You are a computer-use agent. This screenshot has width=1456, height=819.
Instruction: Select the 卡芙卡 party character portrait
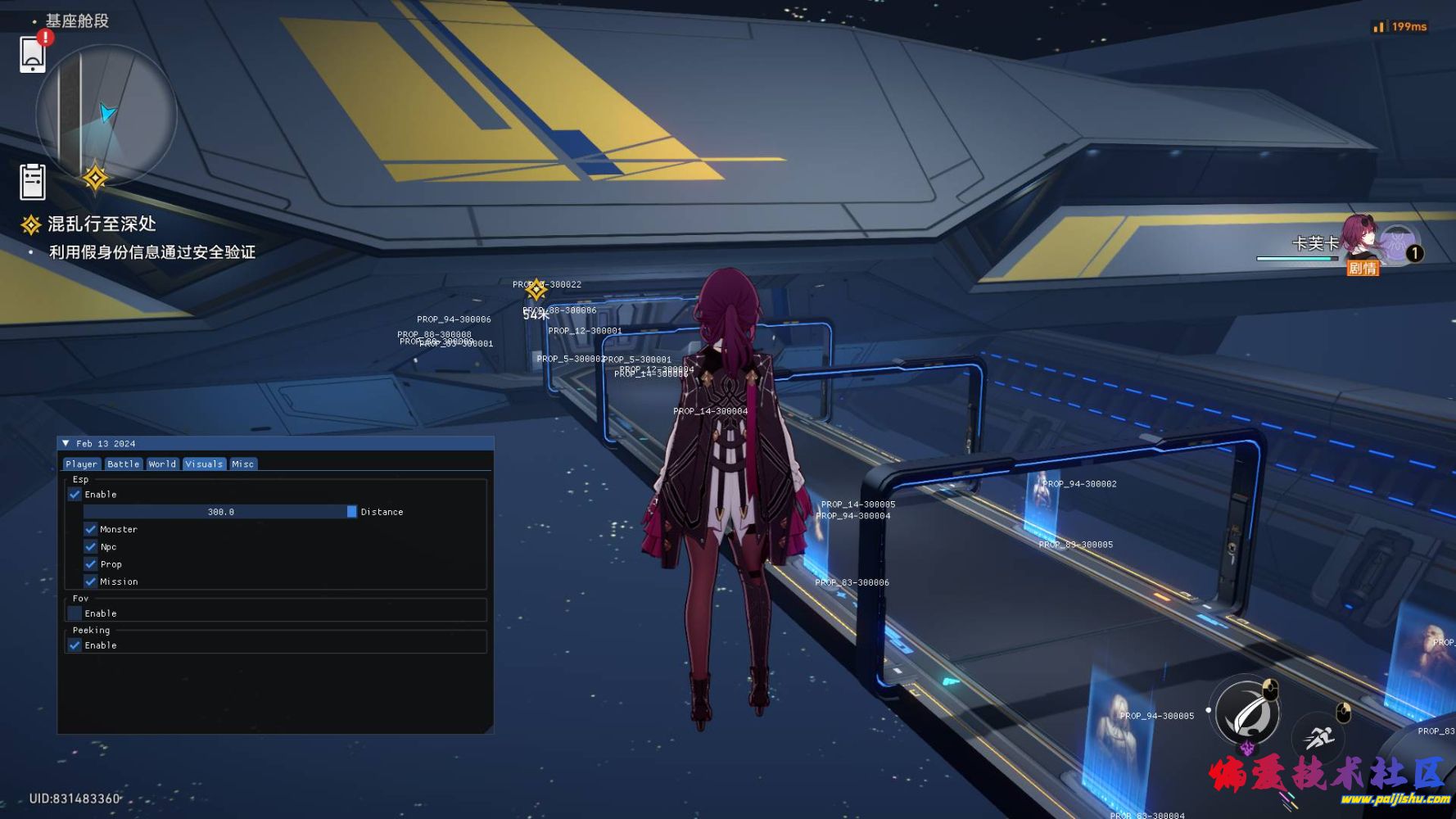(1361, 238)
